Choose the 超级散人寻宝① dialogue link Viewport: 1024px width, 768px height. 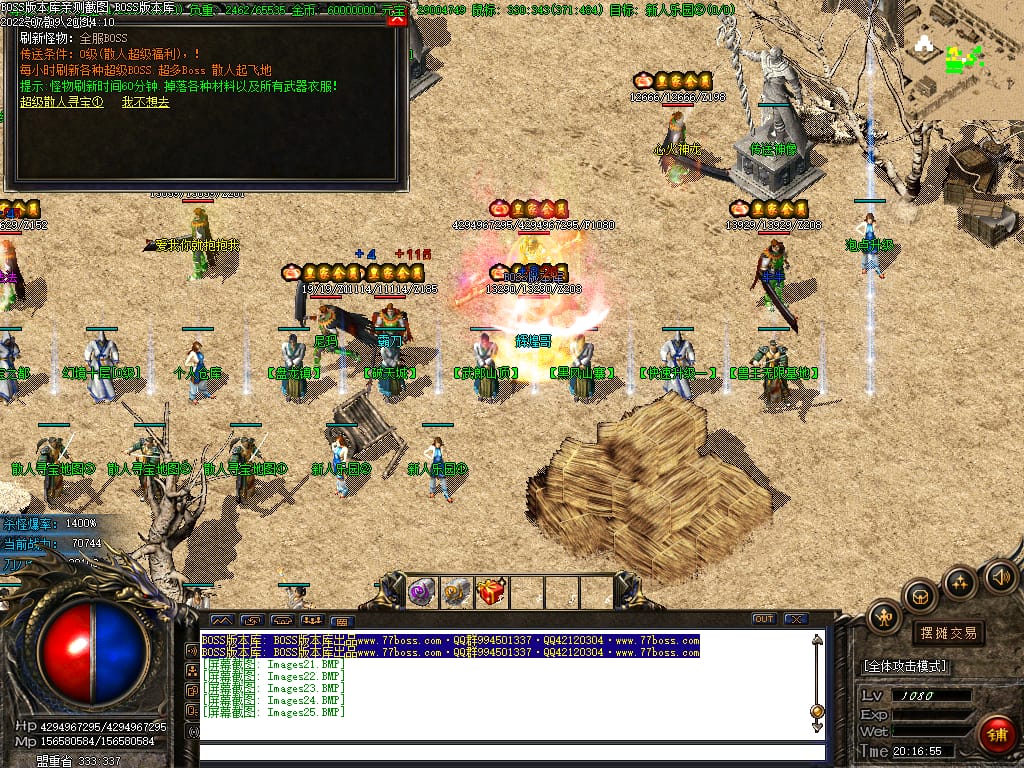pos(62,102)
